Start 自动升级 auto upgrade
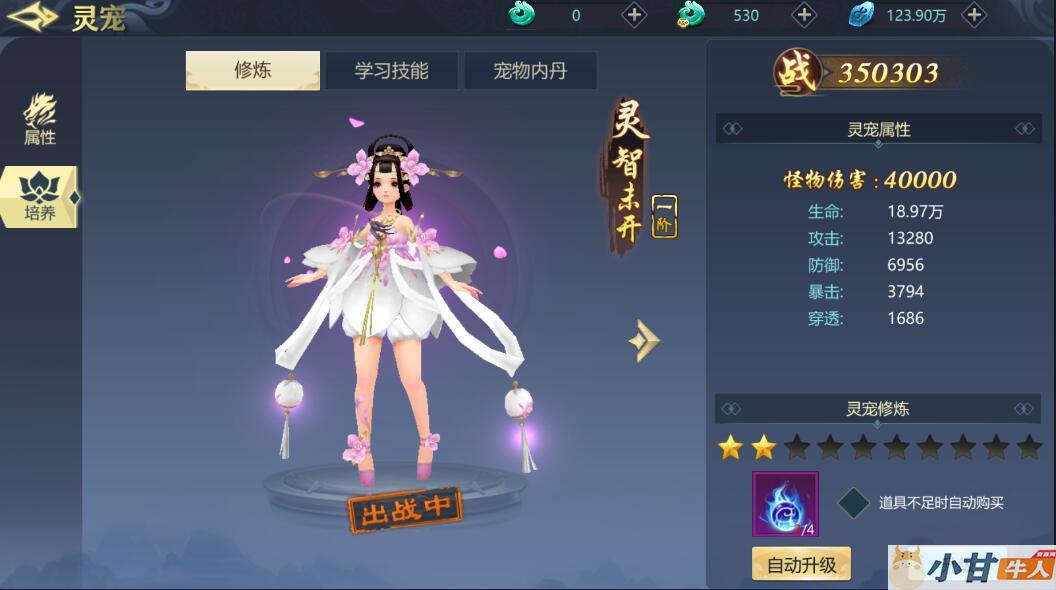The height and width of the screenshot is (590, 1056). [x=801, y=564]
